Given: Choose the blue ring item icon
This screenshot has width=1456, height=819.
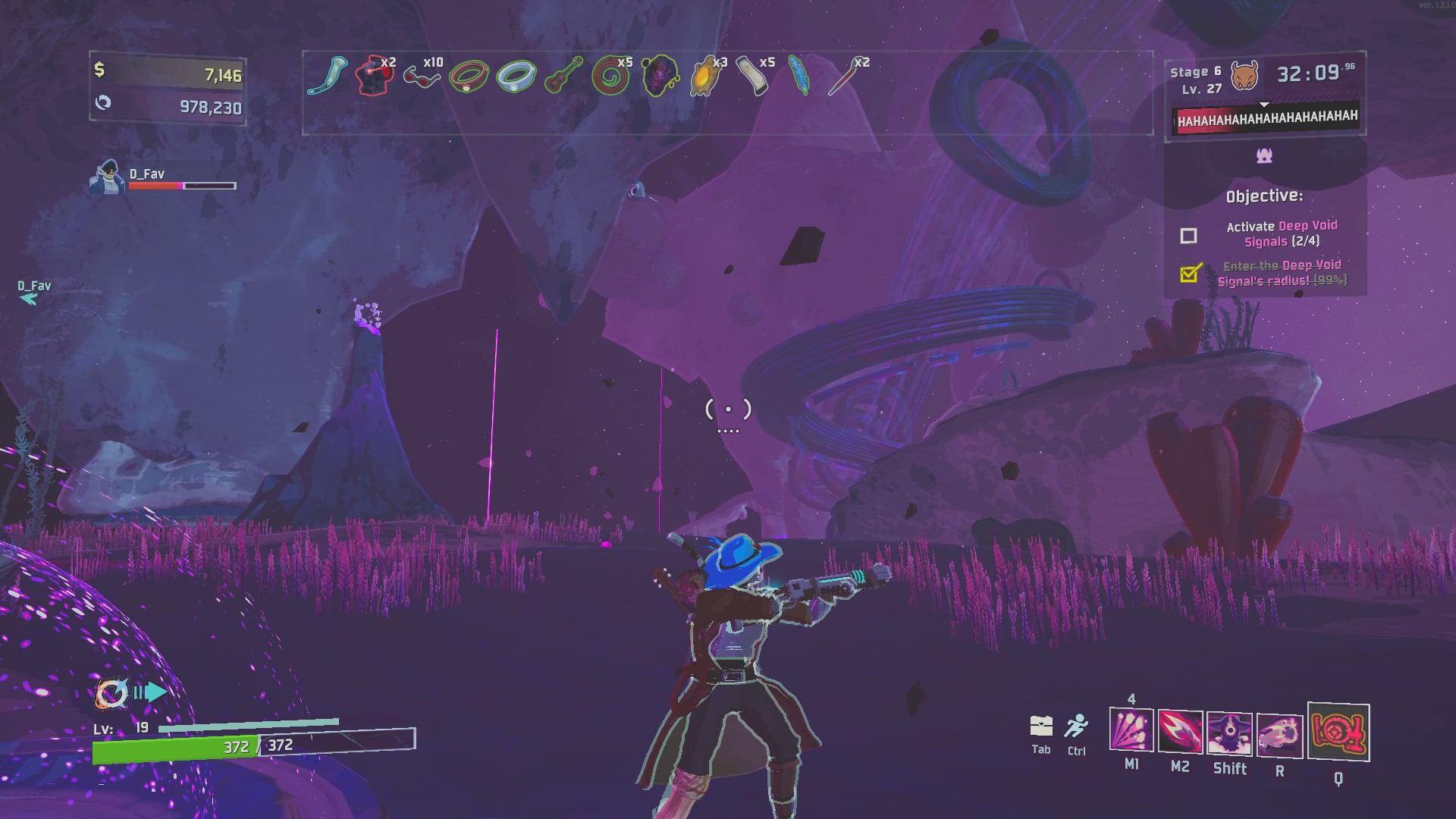Looking at the screenshot, I should 516,77.
